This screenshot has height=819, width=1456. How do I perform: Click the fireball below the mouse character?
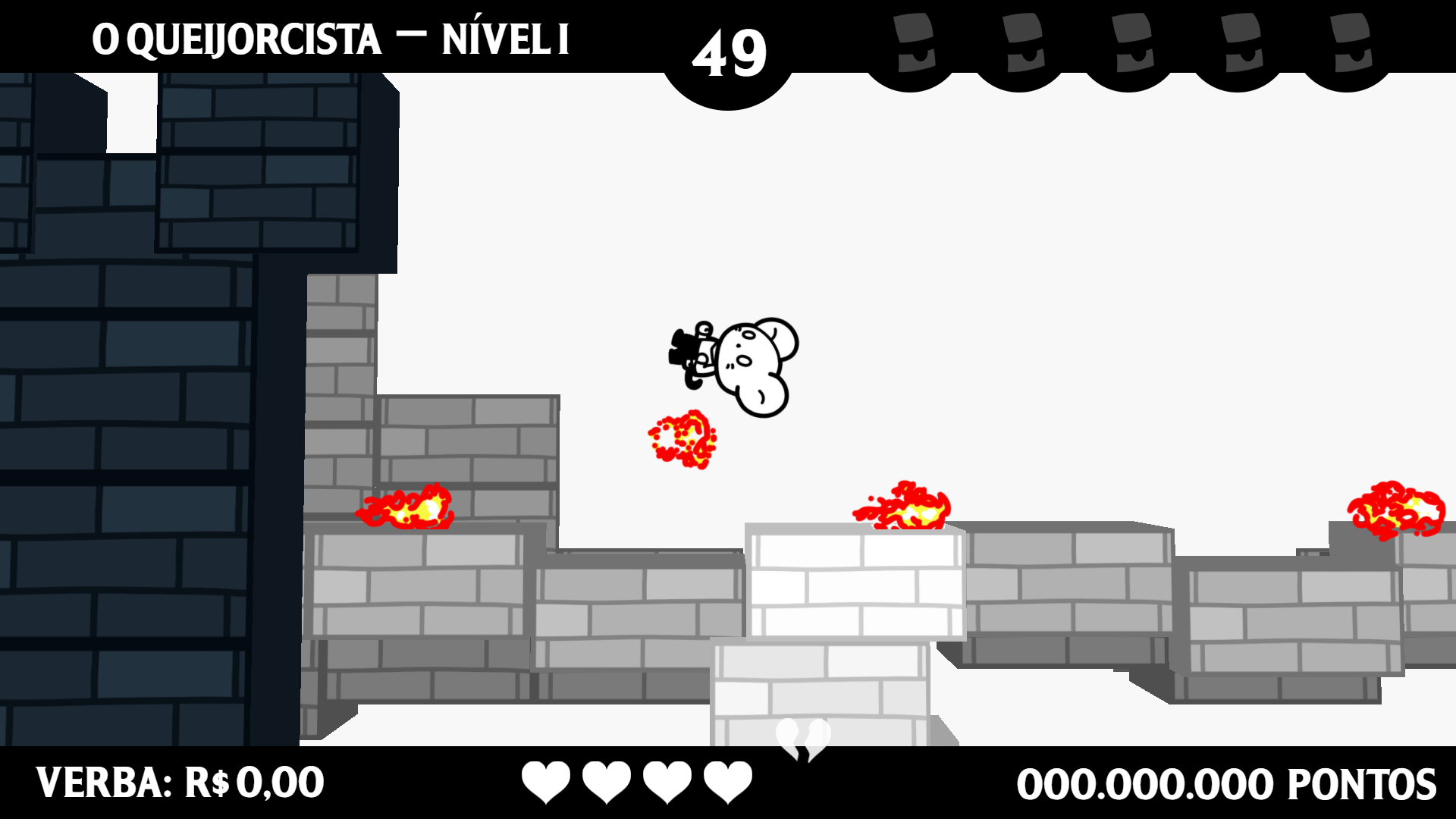pos(682,440)
